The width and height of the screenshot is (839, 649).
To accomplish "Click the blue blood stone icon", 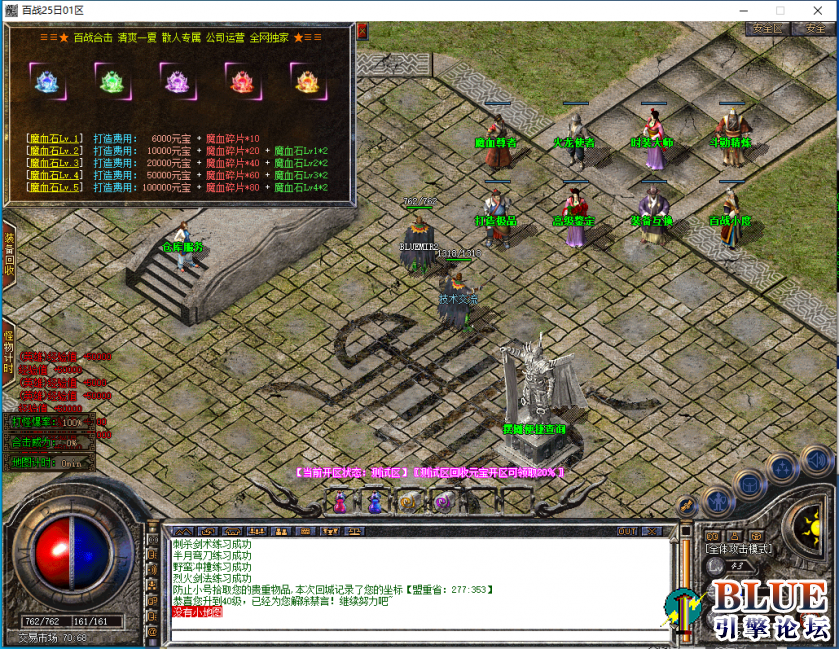I will [x=45, y=80].
